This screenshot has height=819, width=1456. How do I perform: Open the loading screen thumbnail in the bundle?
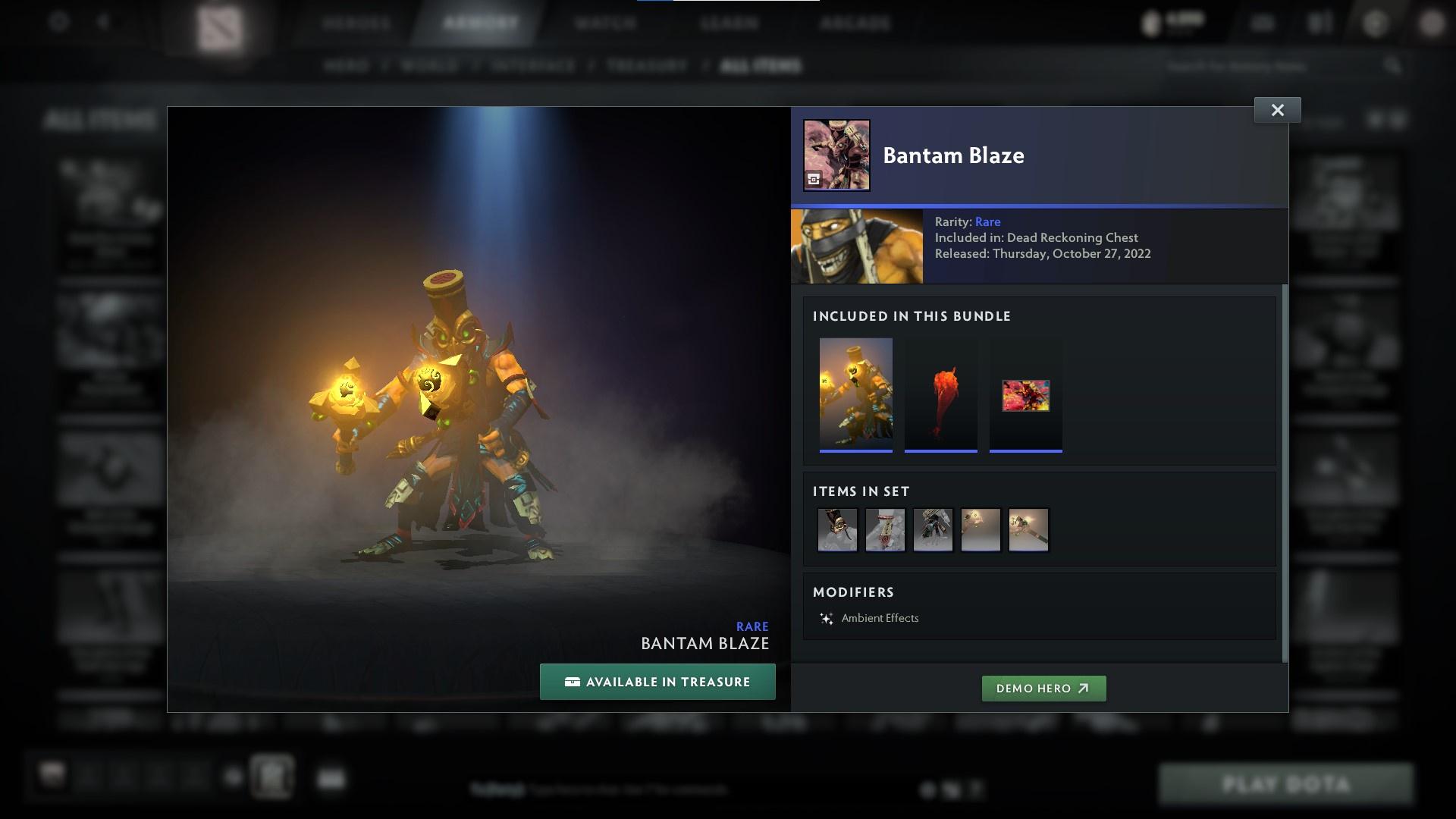coord(1026,395)
